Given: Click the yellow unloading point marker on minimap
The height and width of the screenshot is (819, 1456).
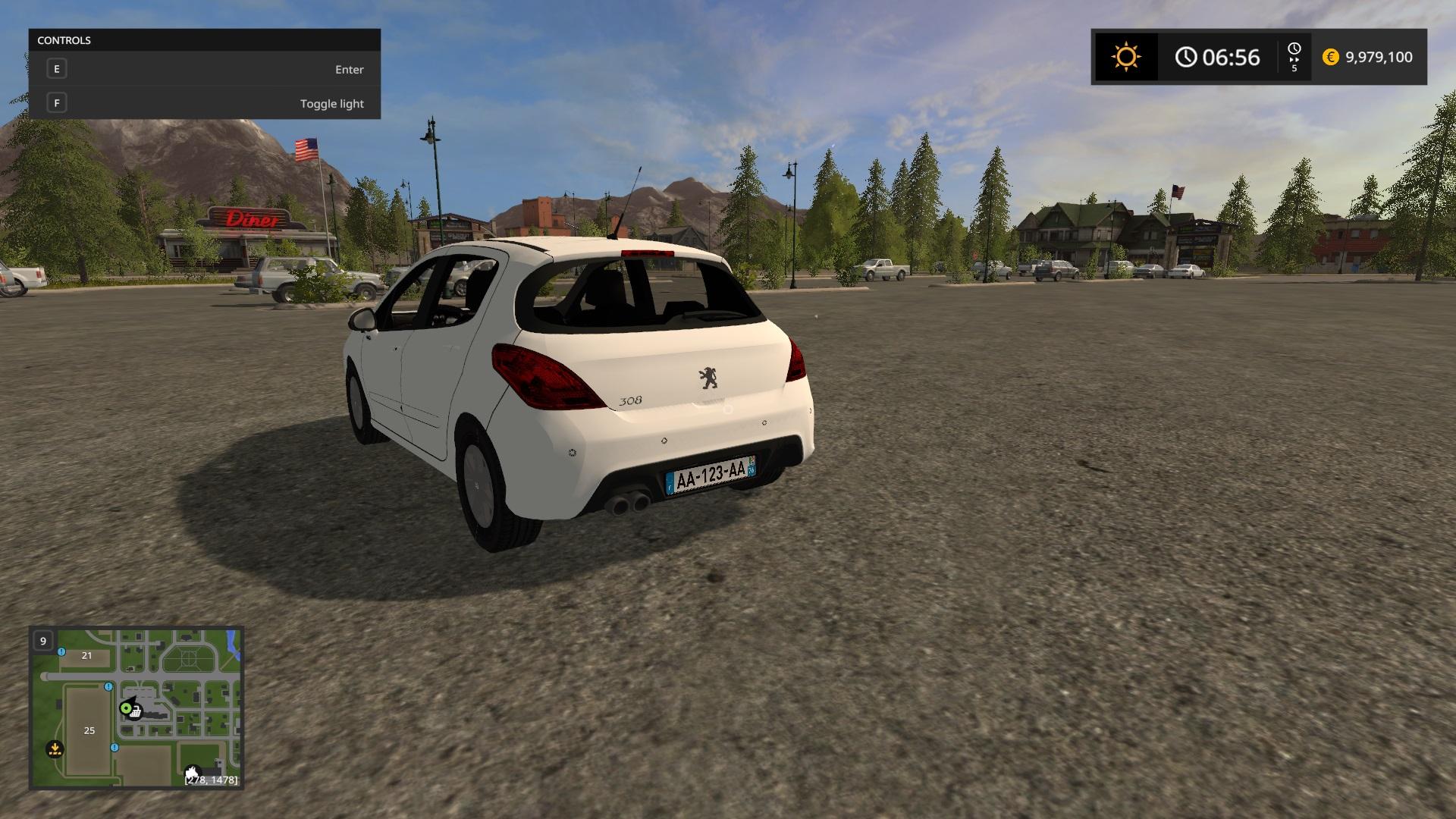Looking at the screenshot, I should pyautogui.click(x=55, y=749).
